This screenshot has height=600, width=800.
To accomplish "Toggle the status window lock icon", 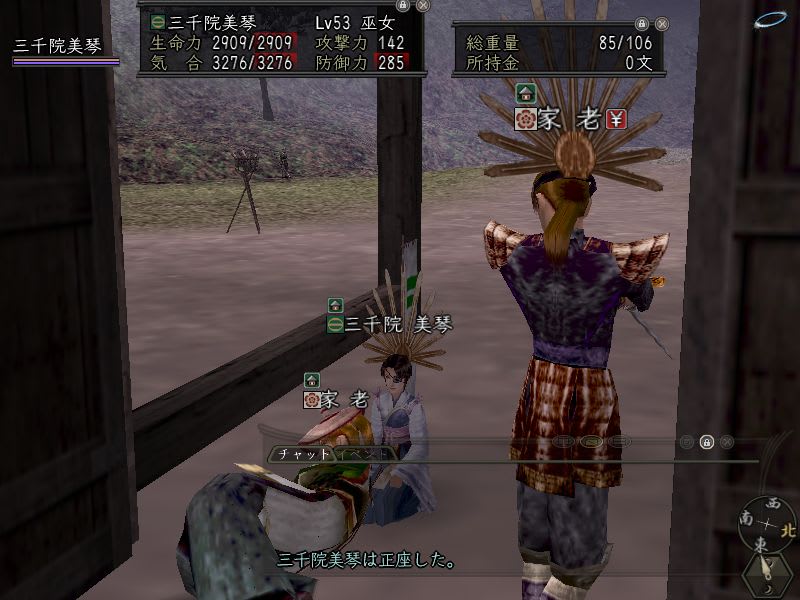I will tap(403, 5).
